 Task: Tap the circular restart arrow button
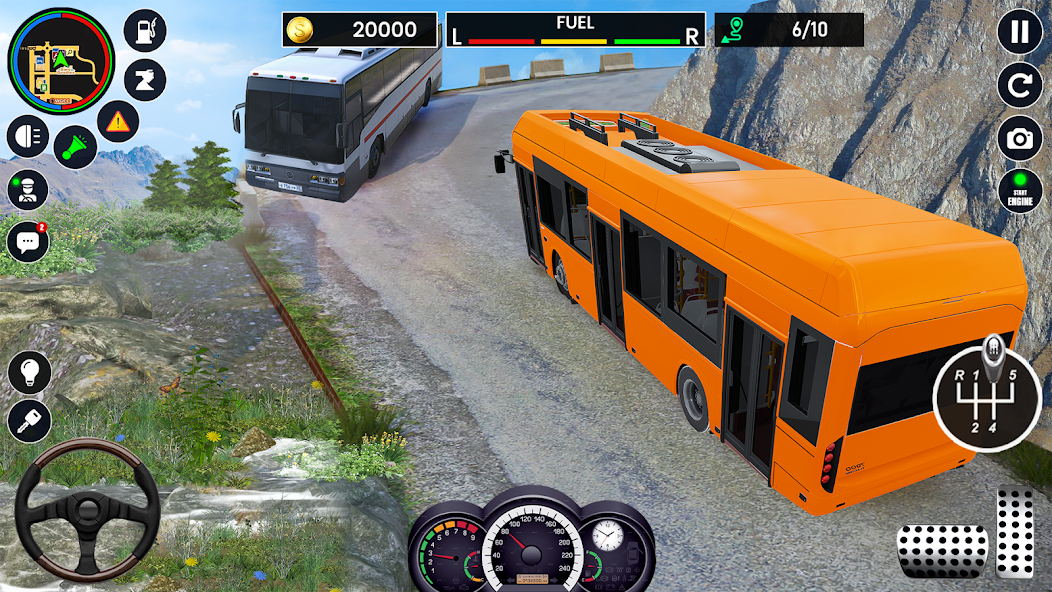[x=1019, y=86]
